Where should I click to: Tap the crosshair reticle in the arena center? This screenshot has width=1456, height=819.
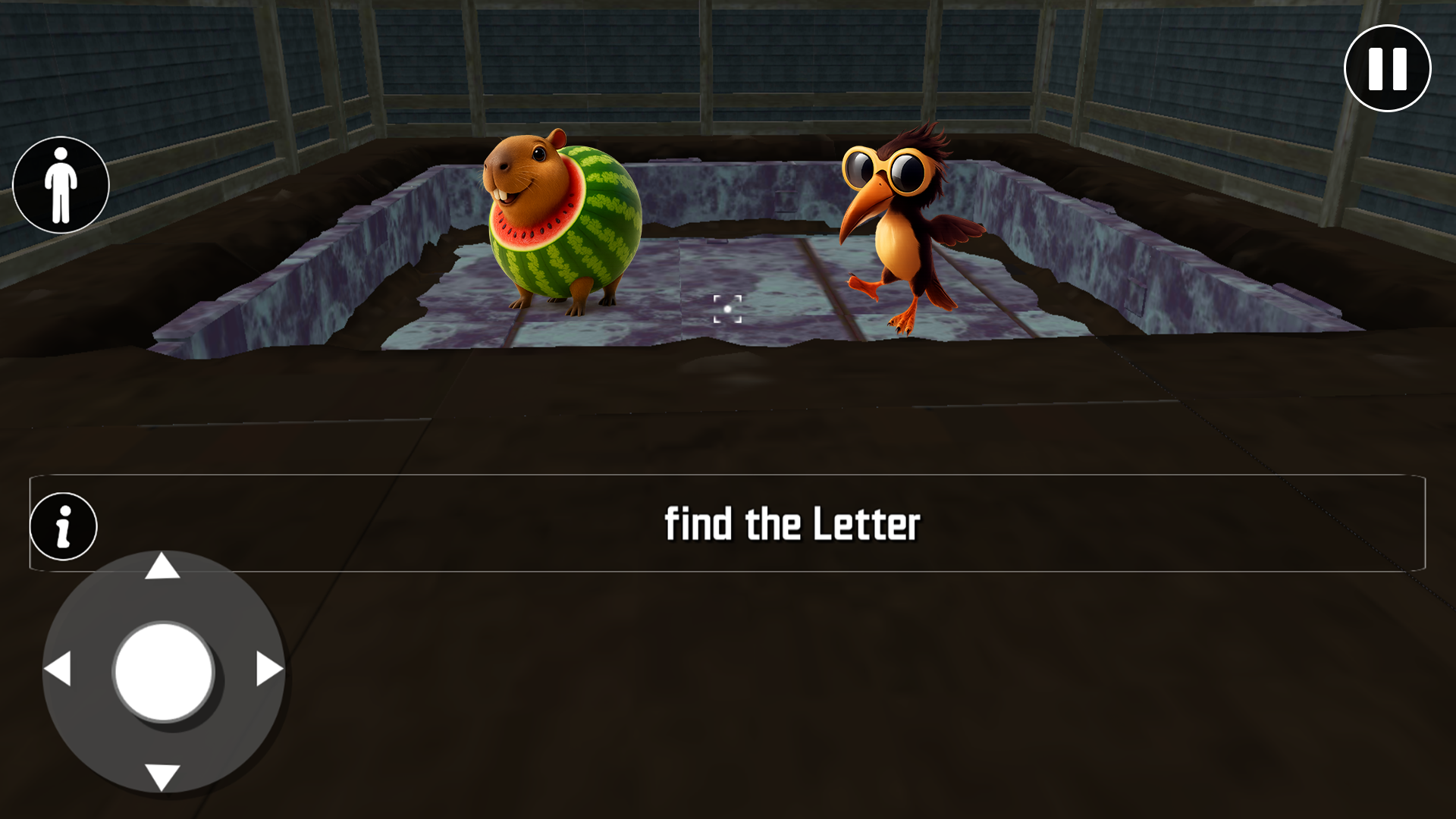pos(726,308)
